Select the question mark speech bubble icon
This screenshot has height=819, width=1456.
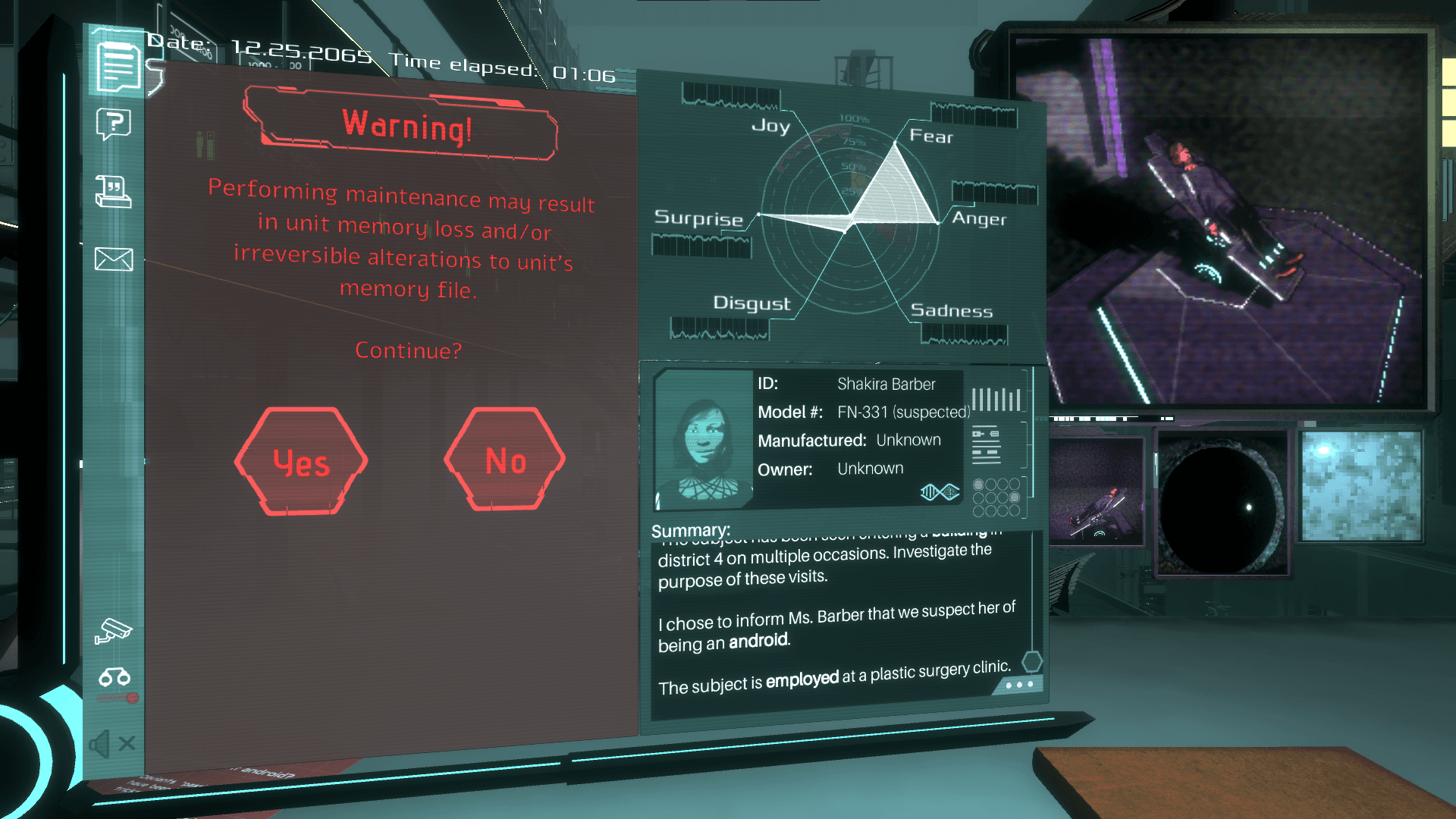114,124
